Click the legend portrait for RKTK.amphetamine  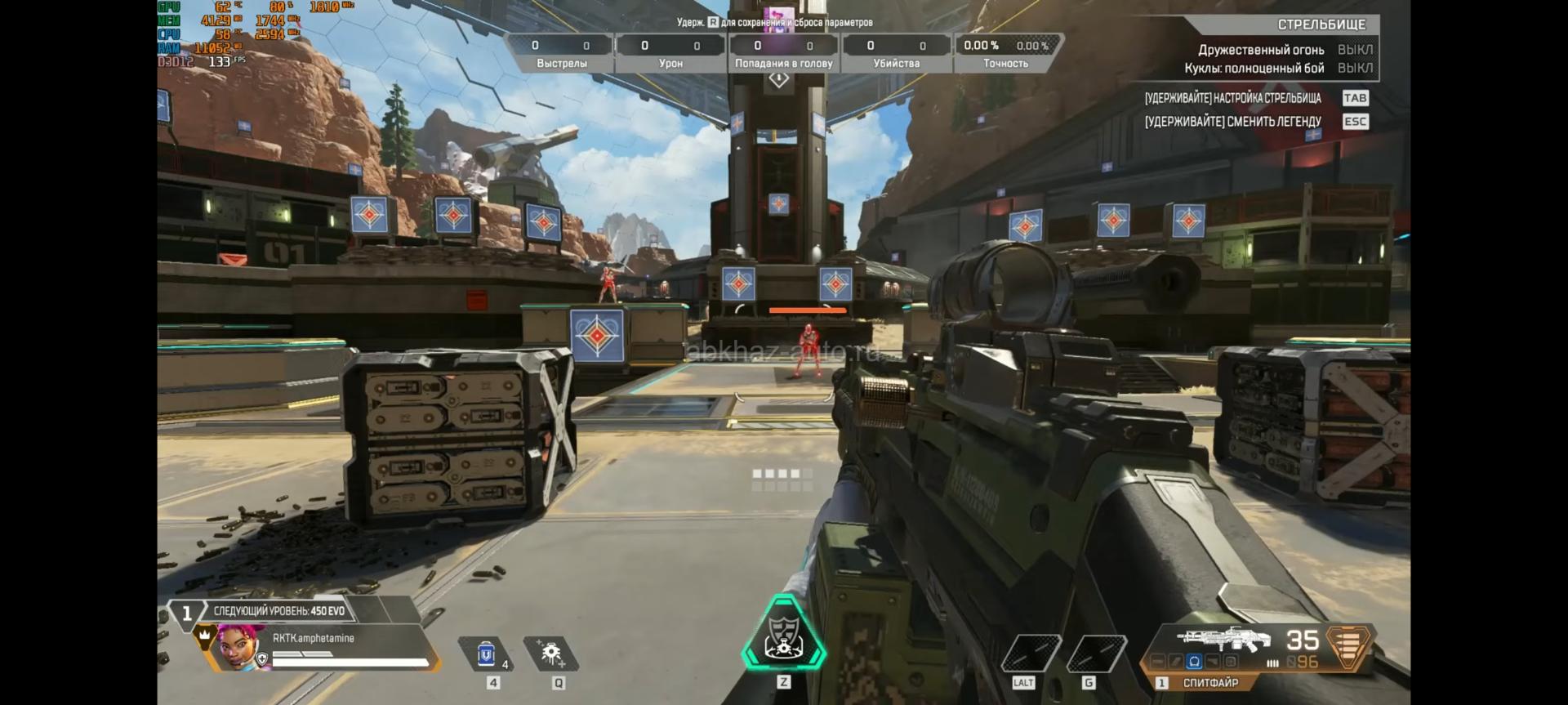(243, 647)
